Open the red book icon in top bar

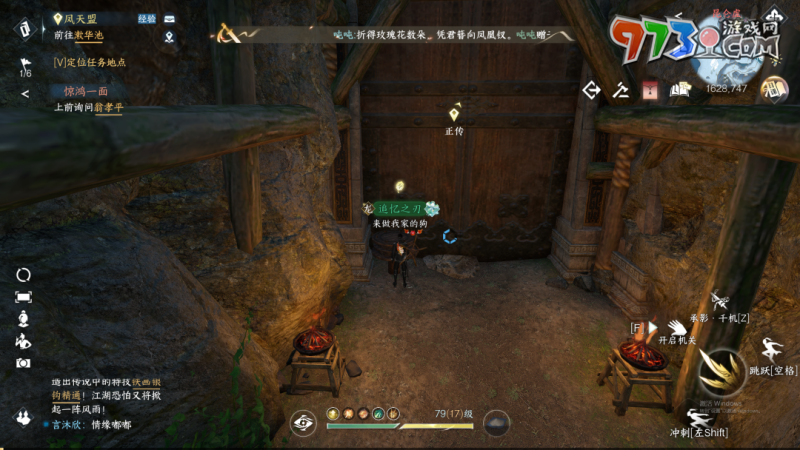648,90
